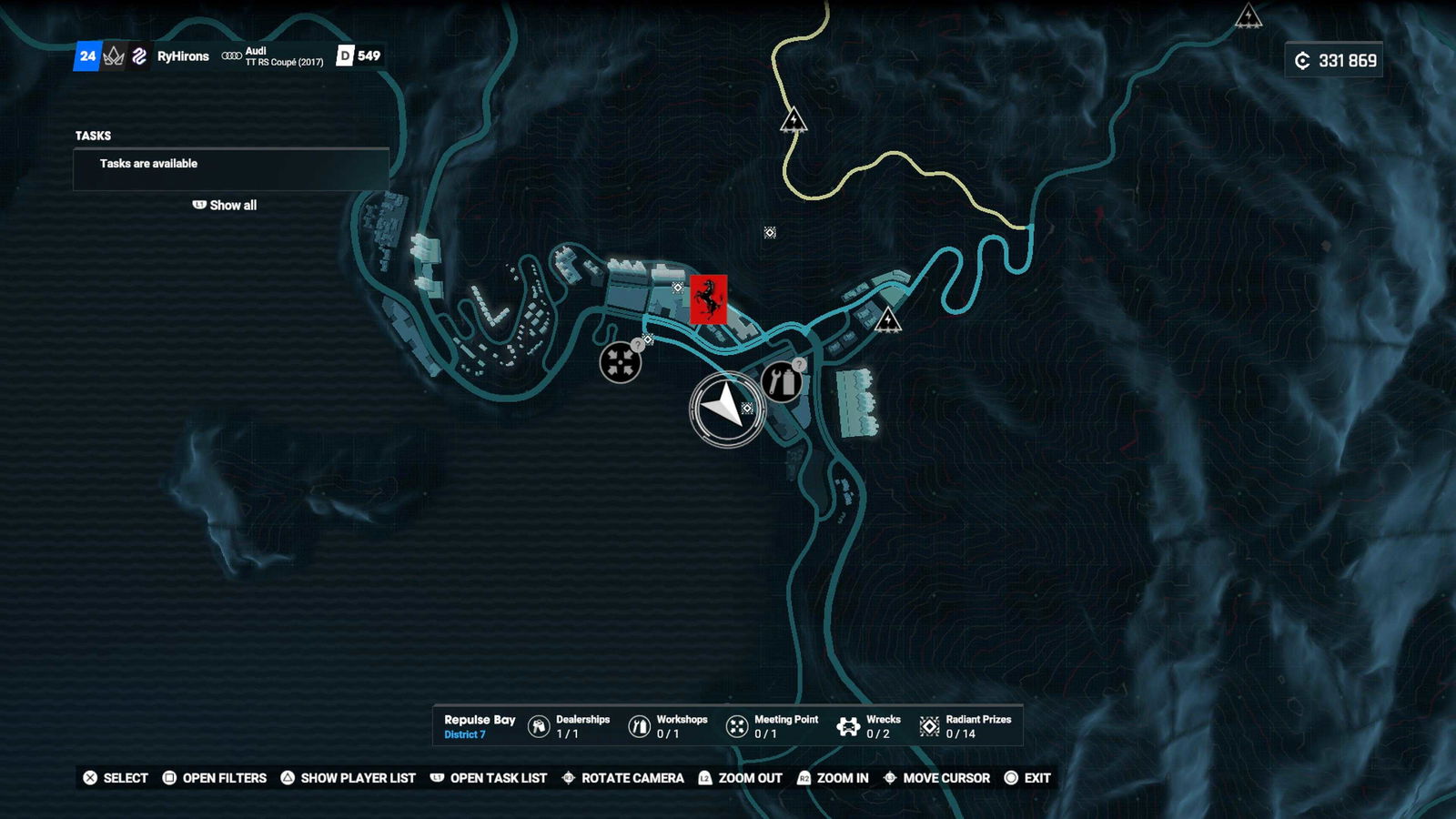Image resolution: width=1456 pixels, height=819 pixels.
Task: Show all tasks
Action: tap(225, 206)
